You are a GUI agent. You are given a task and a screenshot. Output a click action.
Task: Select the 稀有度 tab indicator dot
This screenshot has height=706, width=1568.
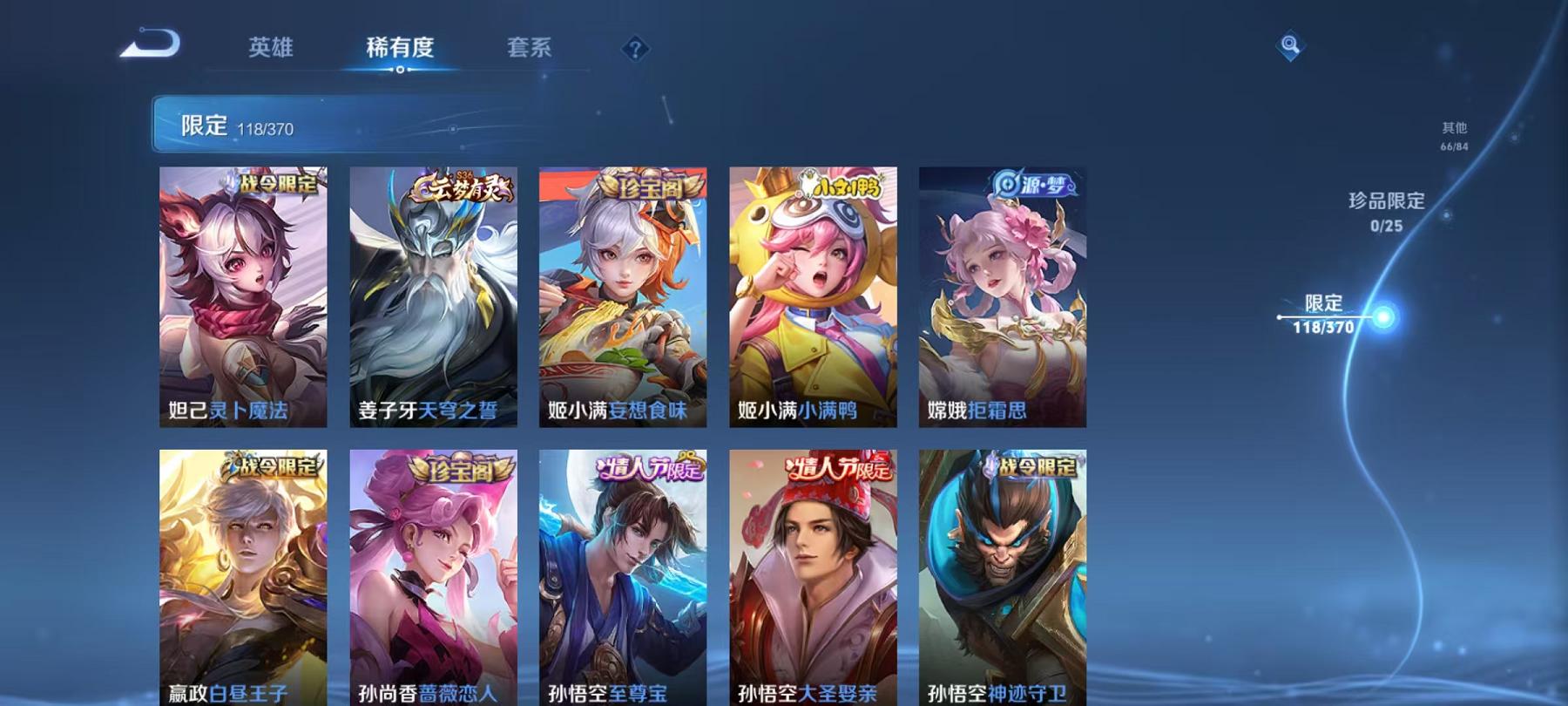(x=401, y=69)
